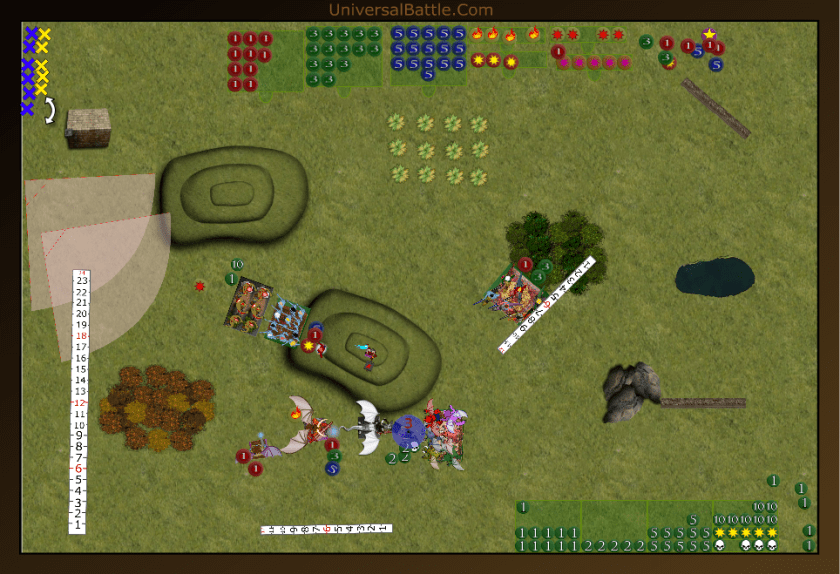Pick the horizontal ruler near the bottom edge

tap(326, 528)
